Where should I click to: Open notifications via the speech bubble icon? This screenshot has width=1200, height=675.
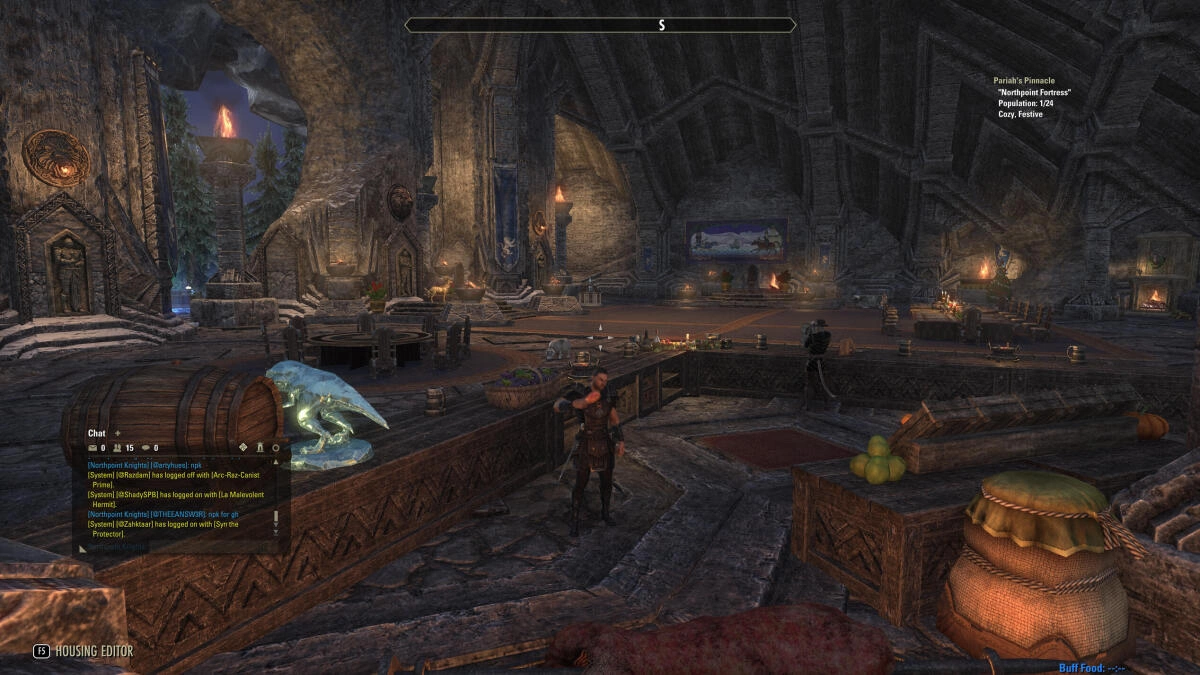146,448
